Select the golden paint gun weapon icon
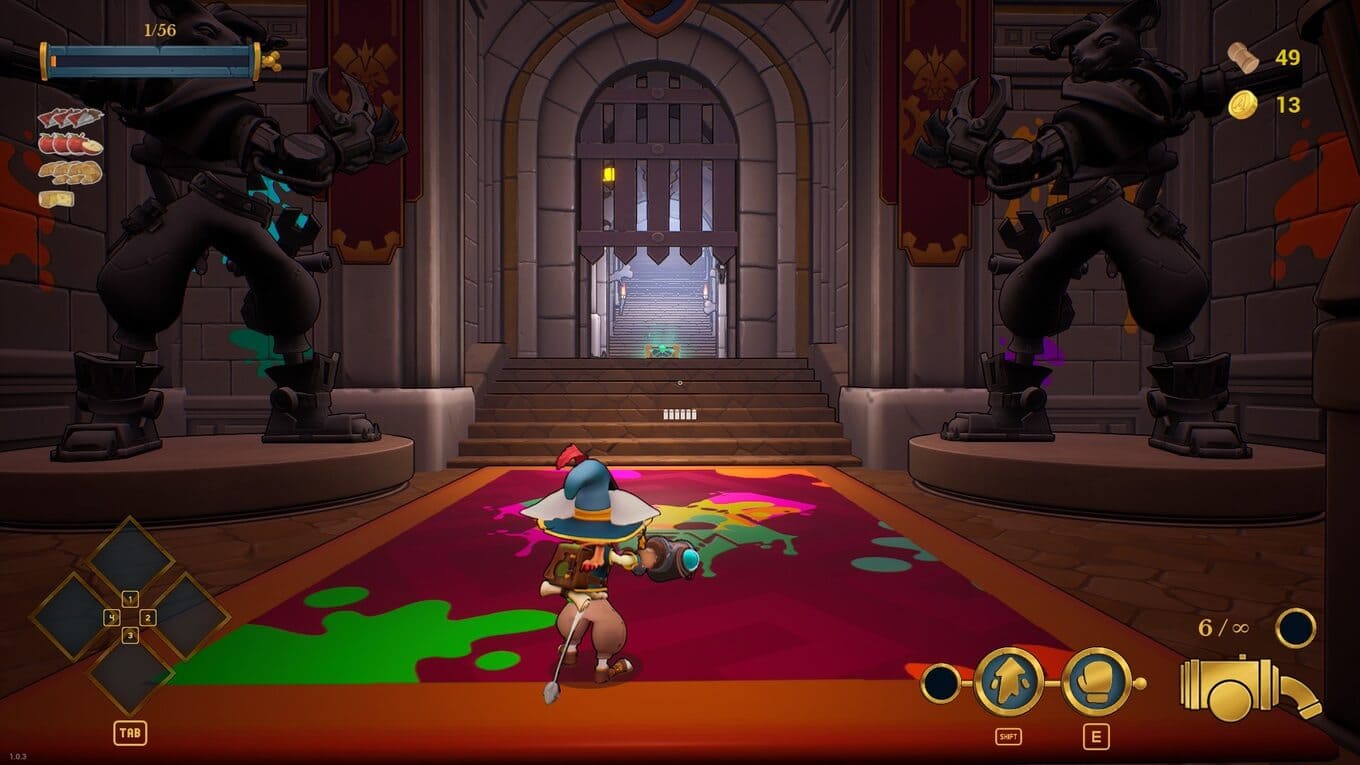 pyautogui.click(x=1250, y=688)
